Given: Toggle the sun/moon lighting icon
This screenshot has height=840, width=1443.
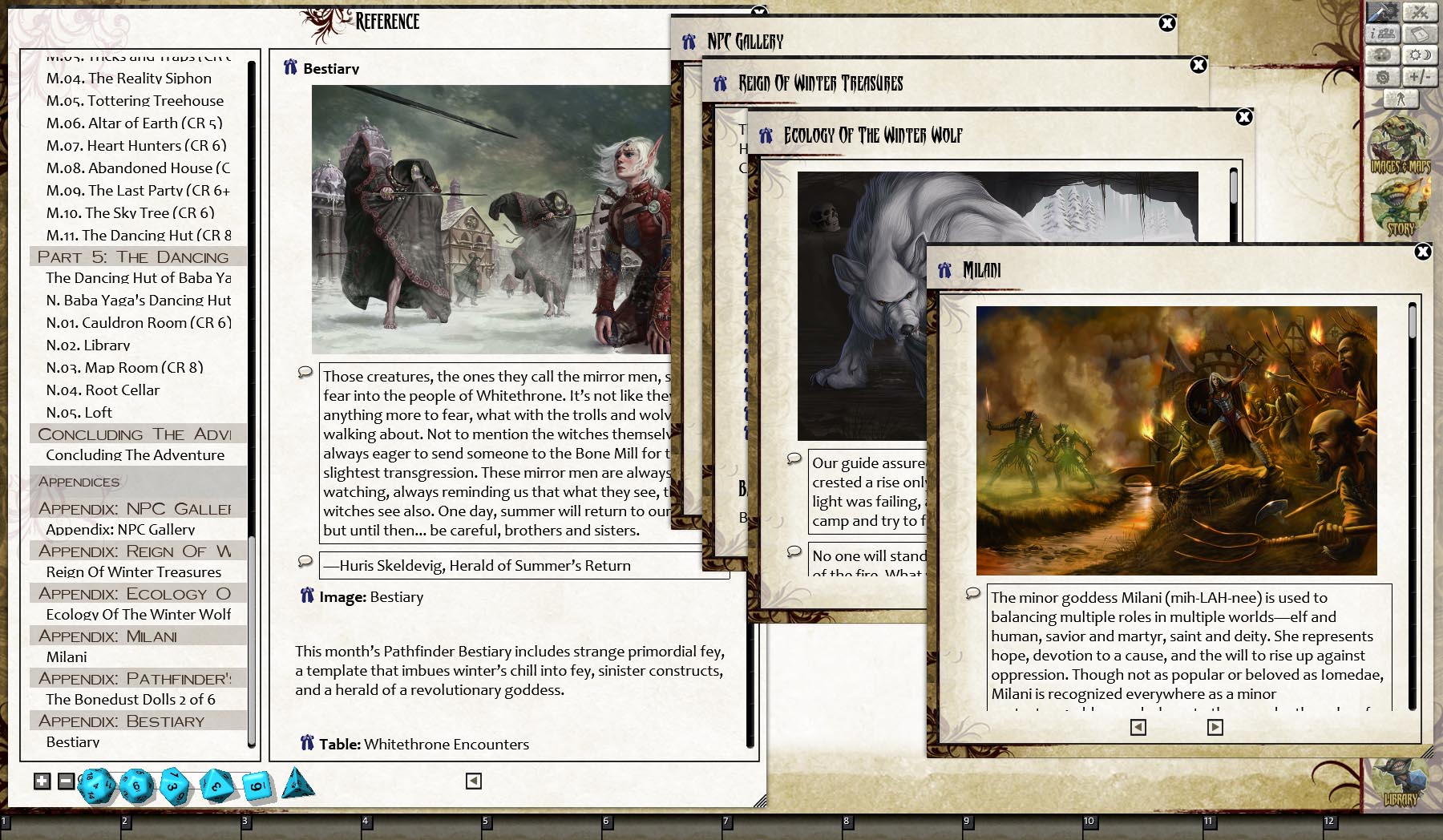Looking at the screenshot, I should point(1419,55).
